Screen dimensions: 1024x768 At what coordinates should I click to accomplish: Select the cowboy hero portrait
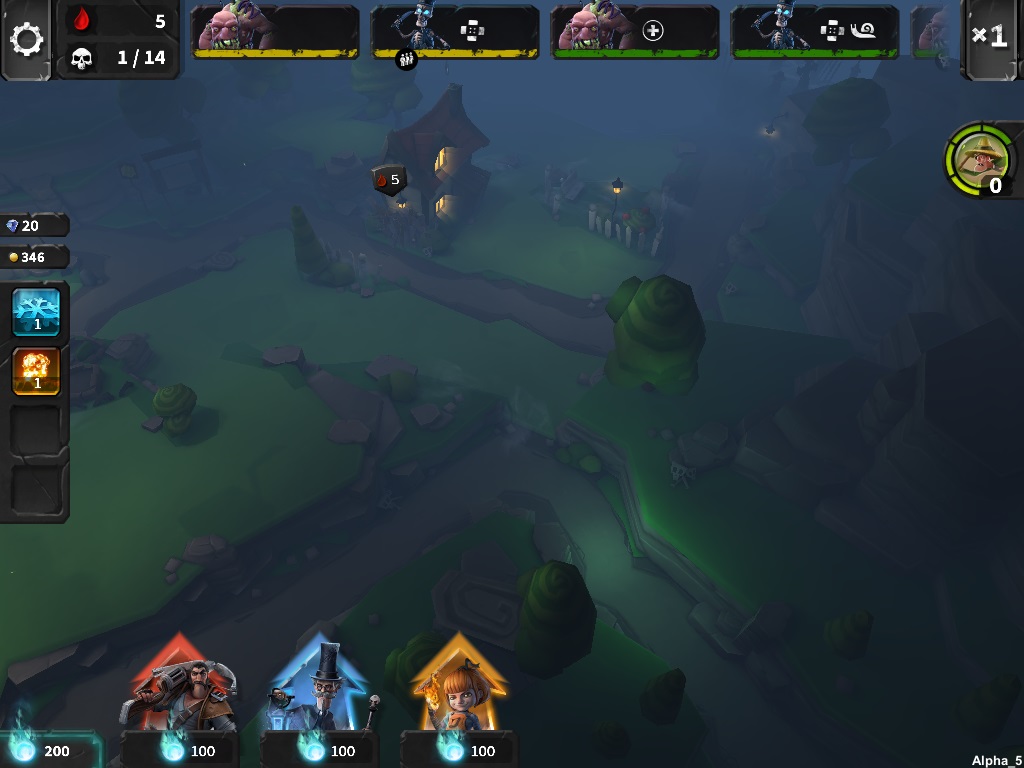tap(979, 159)
